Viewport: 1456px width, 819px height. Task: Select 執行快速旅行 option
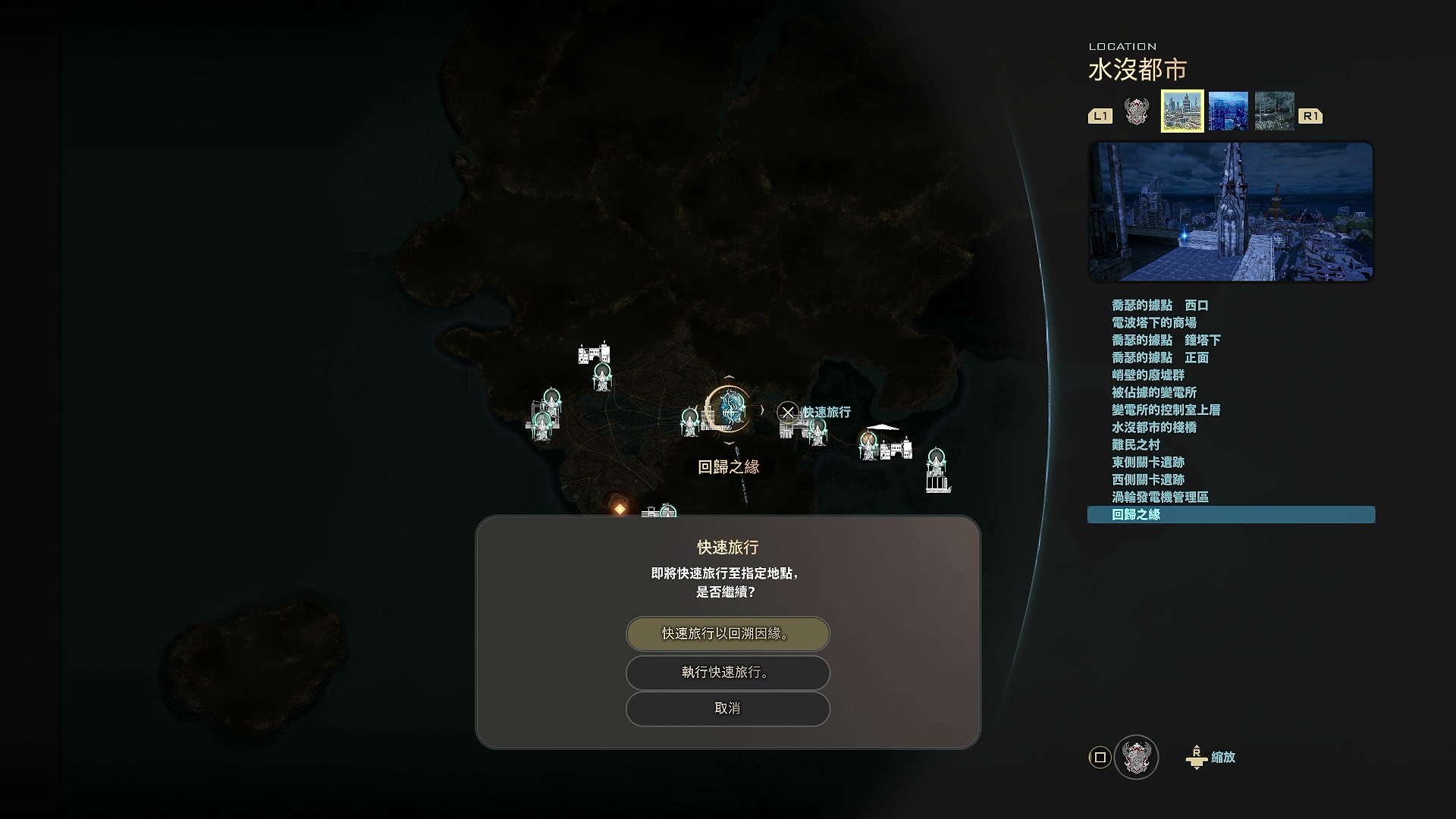tap(727, 673)
